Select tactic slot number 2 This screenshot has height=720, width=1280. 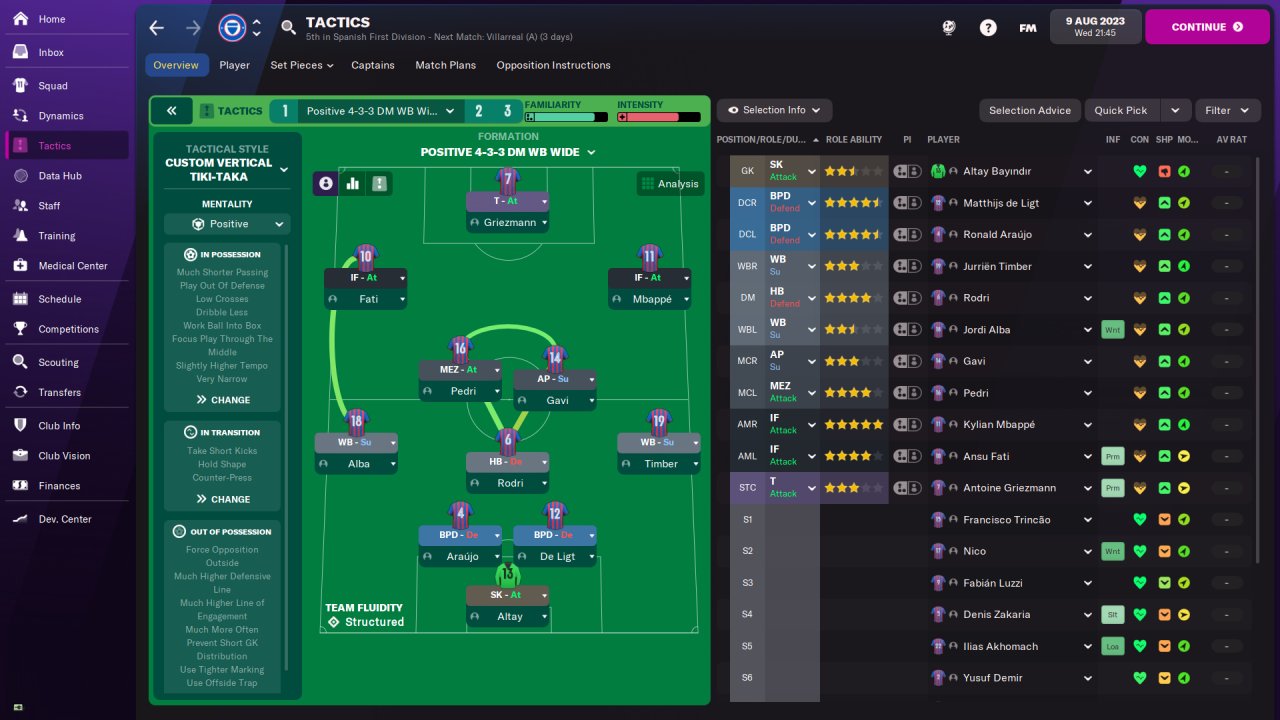pos(479,111)
